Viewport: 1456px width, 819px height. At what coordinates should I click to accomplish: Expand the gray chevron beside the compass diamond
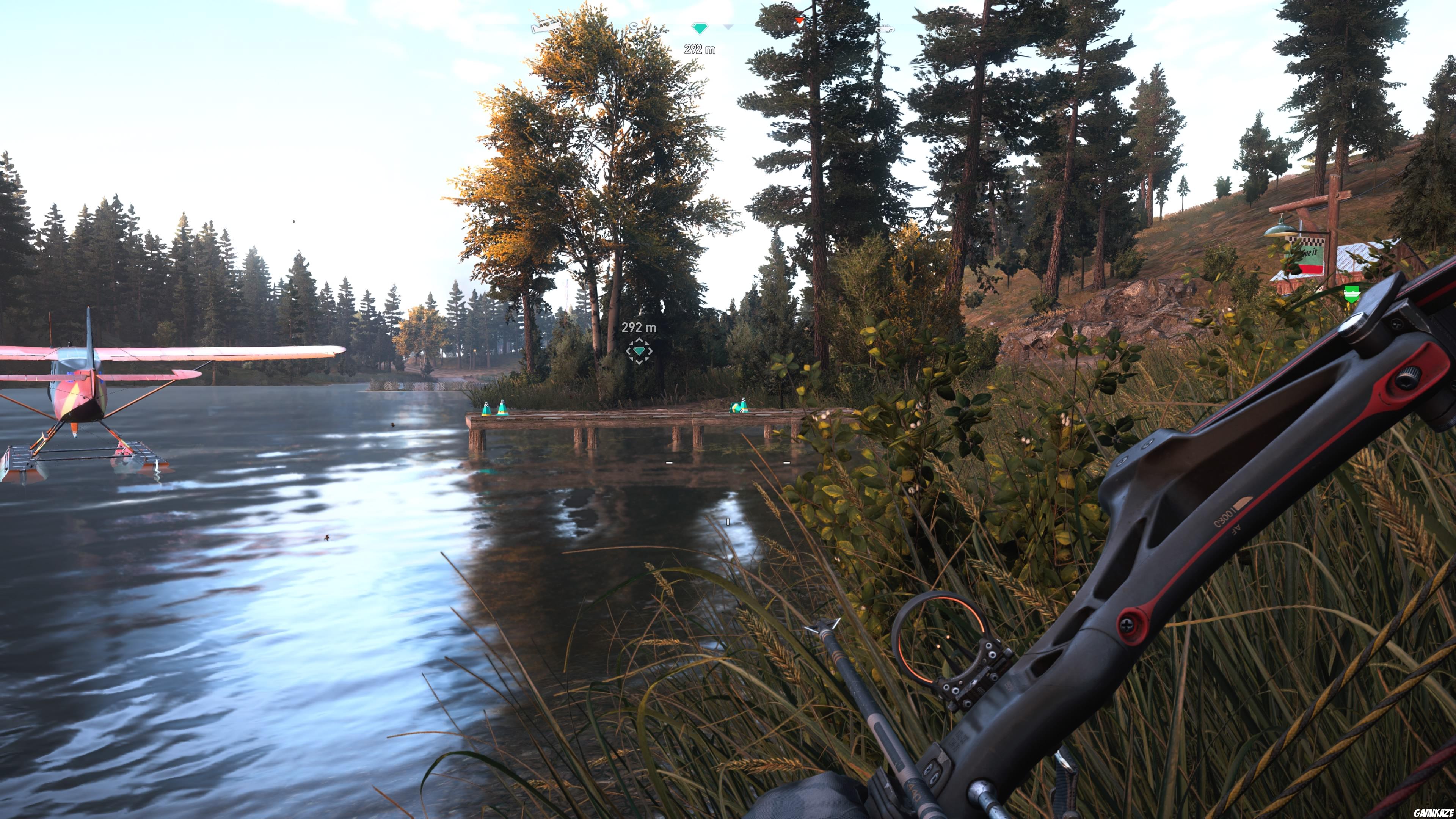pyautogui.click(x=728, y=27)
